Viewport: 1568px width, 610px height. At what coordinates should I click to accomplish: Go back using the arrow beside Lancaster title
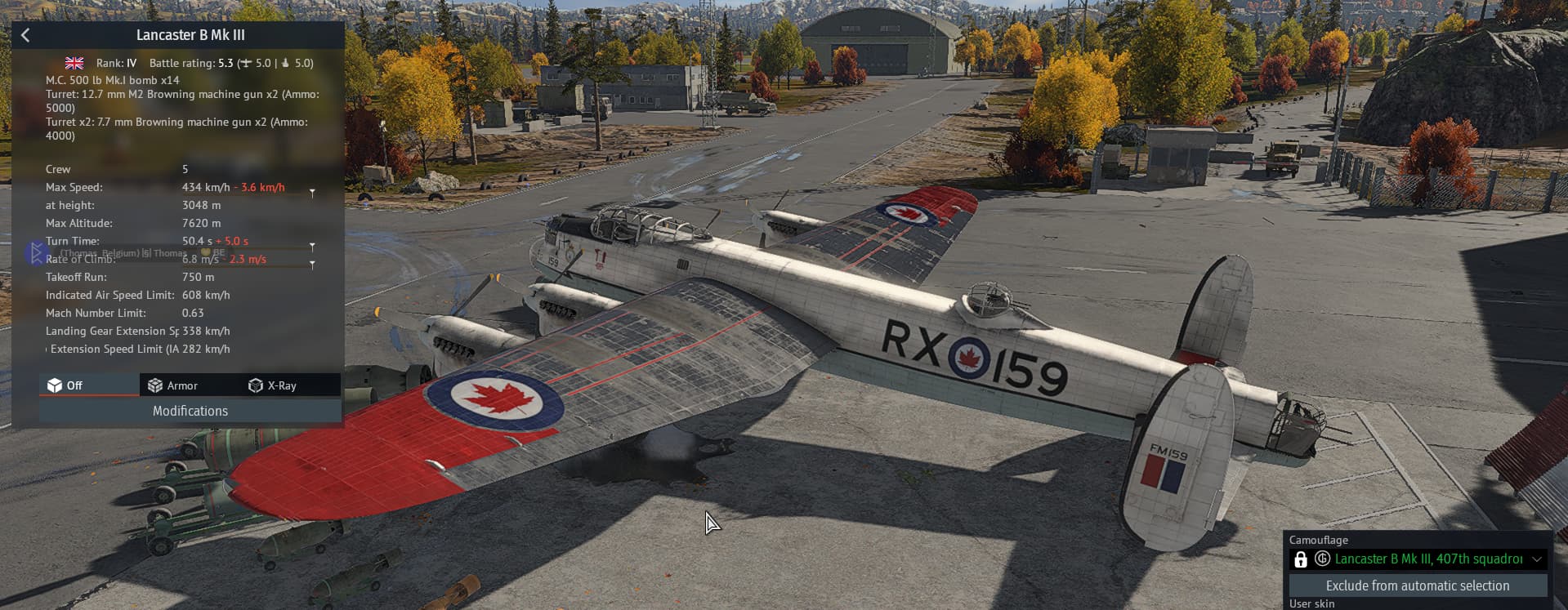25,35
